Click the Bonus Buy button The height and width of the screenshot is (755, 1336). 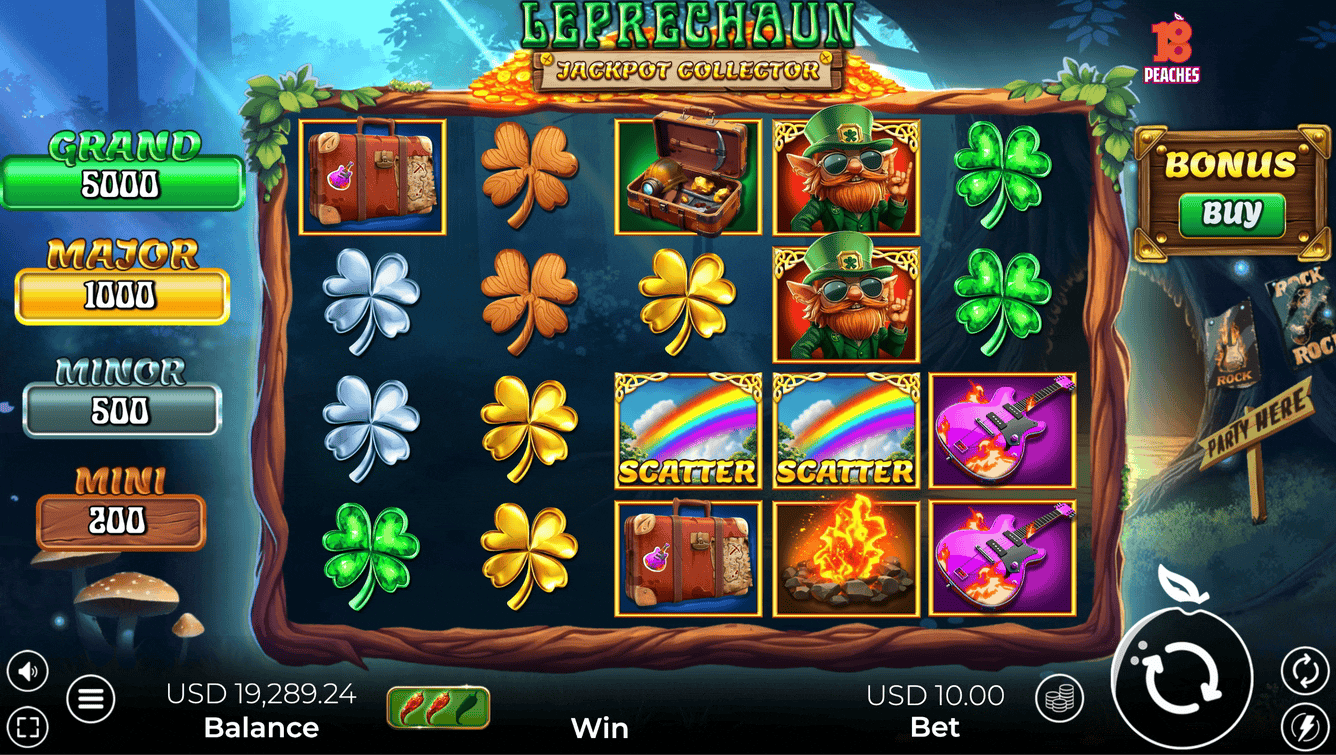[1231, 214]
